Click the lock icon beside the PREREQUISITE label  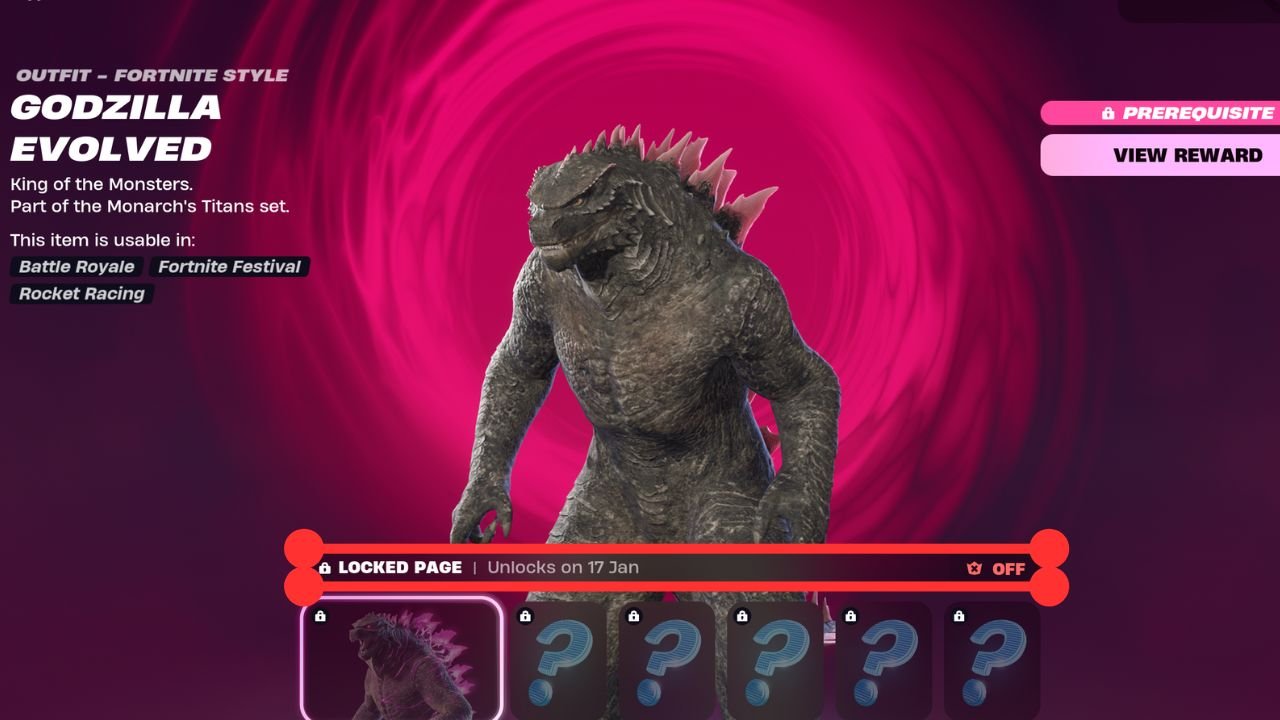tap(1110, 113)
